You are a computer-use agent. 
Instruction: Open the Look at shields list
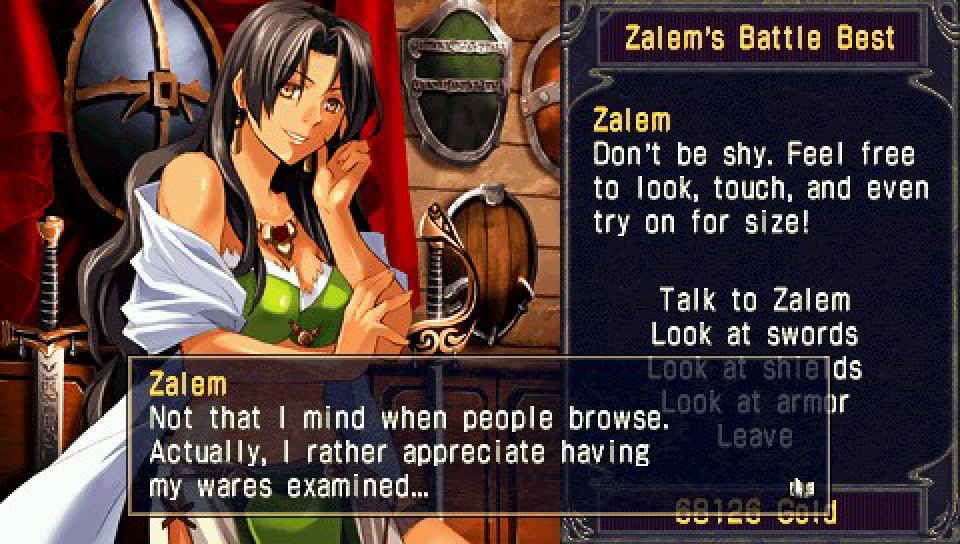point(754,368)
